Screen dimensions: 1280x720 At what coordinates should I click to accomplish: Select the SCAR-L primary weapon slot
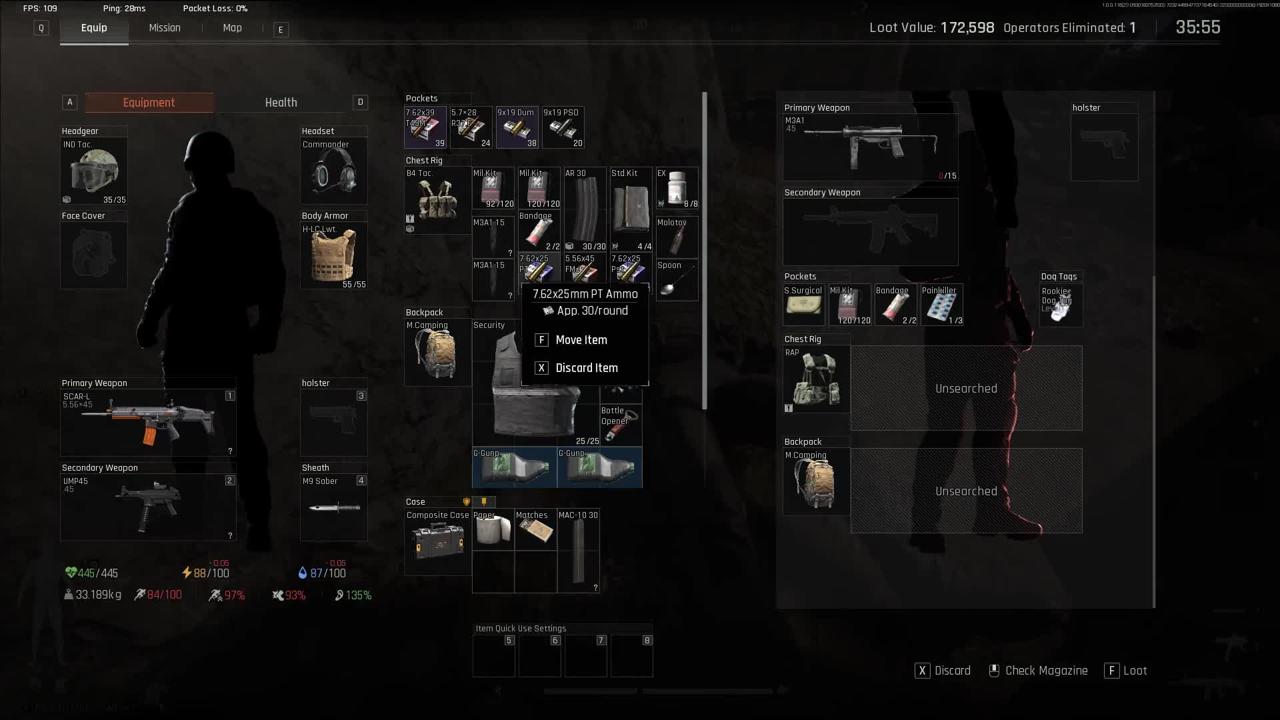click(148, 422)
